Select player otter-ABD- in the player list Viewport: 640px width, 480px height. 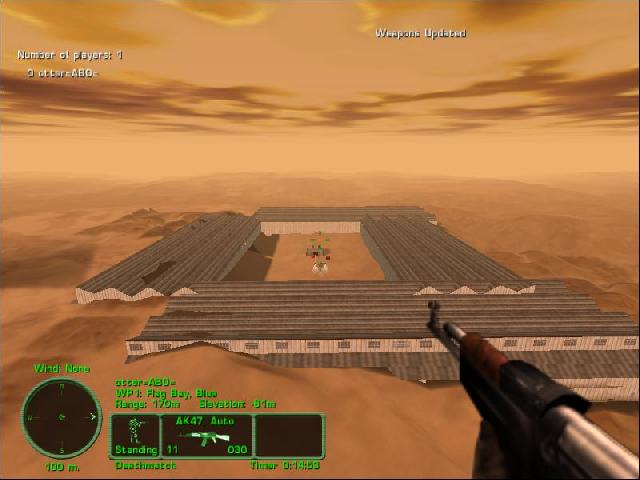point(63,73)
